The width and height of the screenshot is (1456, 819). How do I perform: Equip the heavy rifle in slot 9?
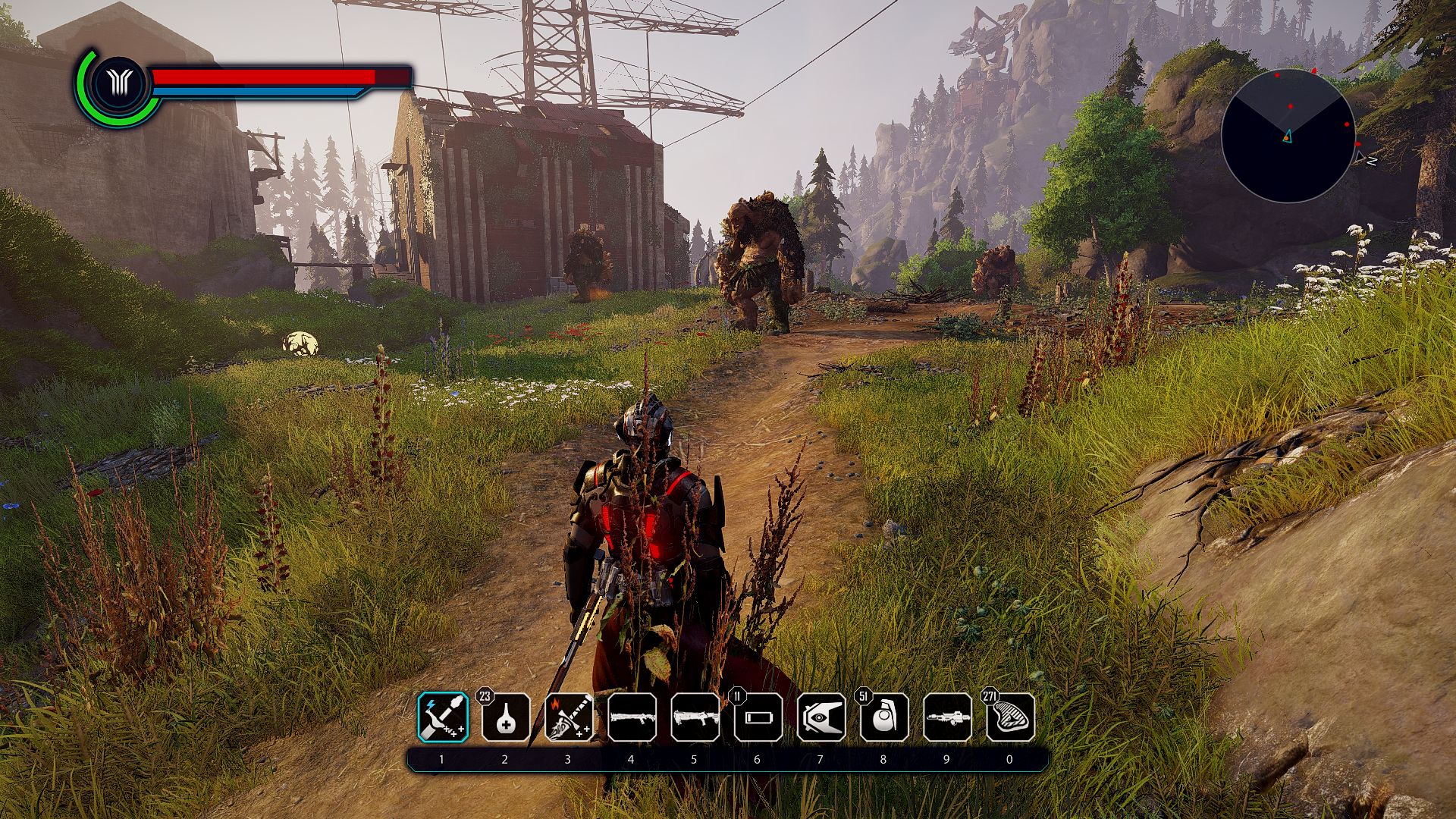coord(947,717)
